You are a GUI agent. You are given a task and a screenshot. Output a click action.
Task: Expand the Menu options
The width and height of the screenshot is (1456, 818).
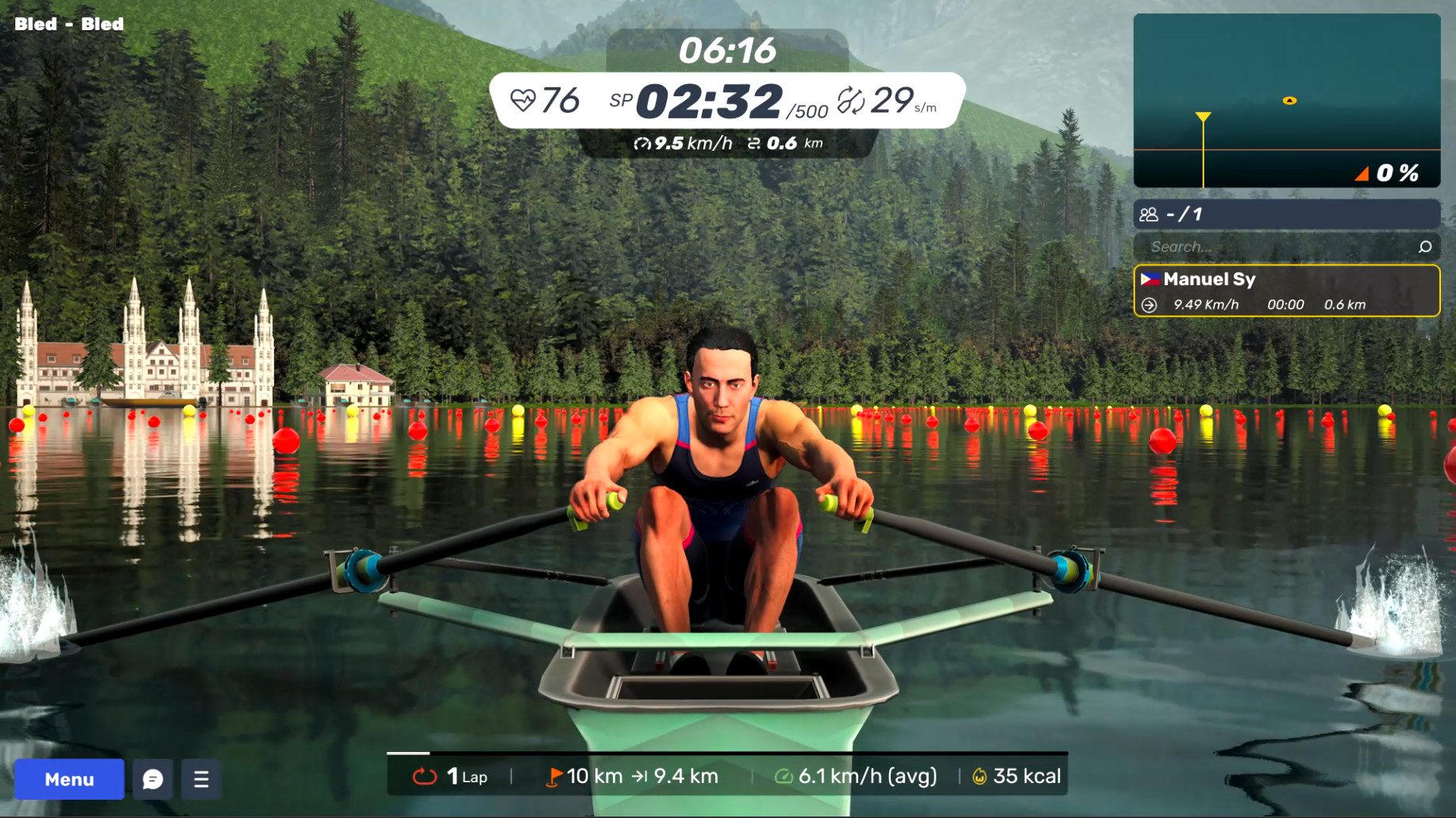[68, 779]
